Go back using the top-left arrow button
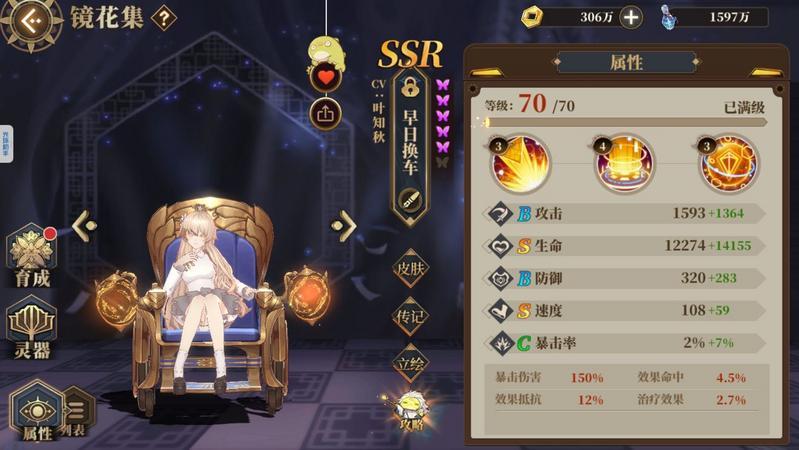This screenshot has width=799, height=450. click(30, 19)
